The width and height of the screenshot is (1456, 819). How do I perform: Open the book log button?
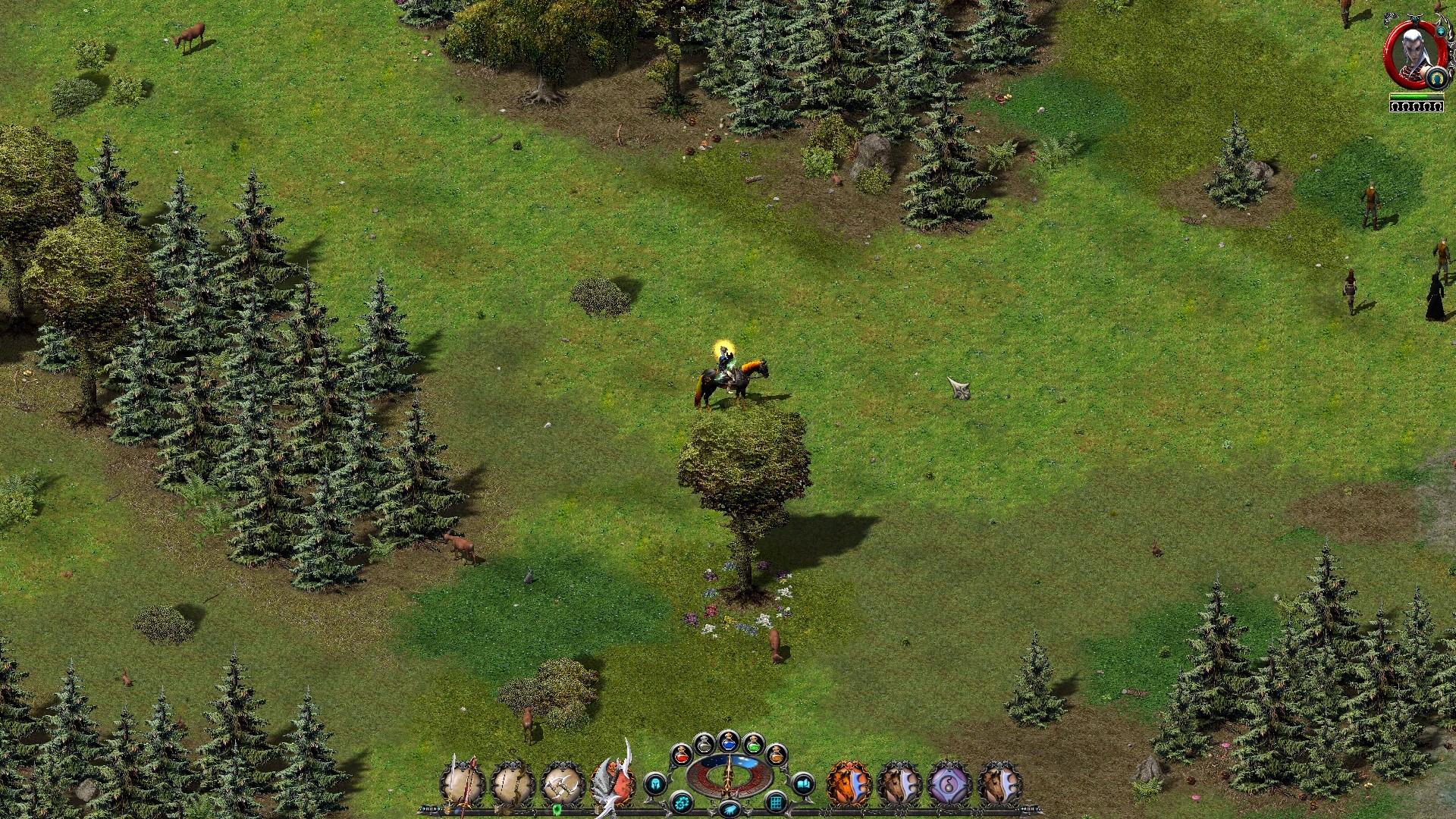802,783
